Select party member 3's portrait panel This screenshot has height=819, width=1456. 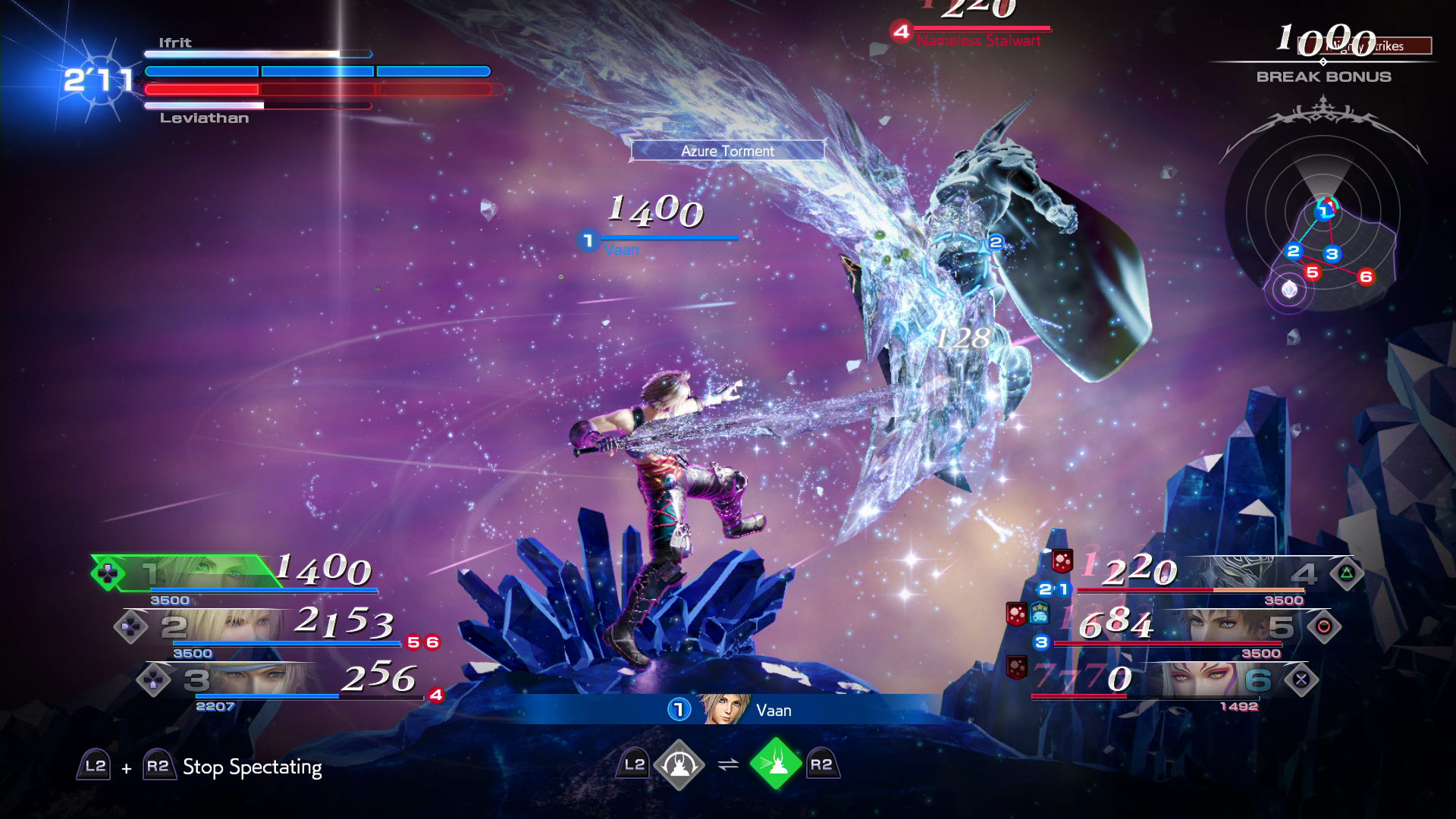click(x=250, y=679)
